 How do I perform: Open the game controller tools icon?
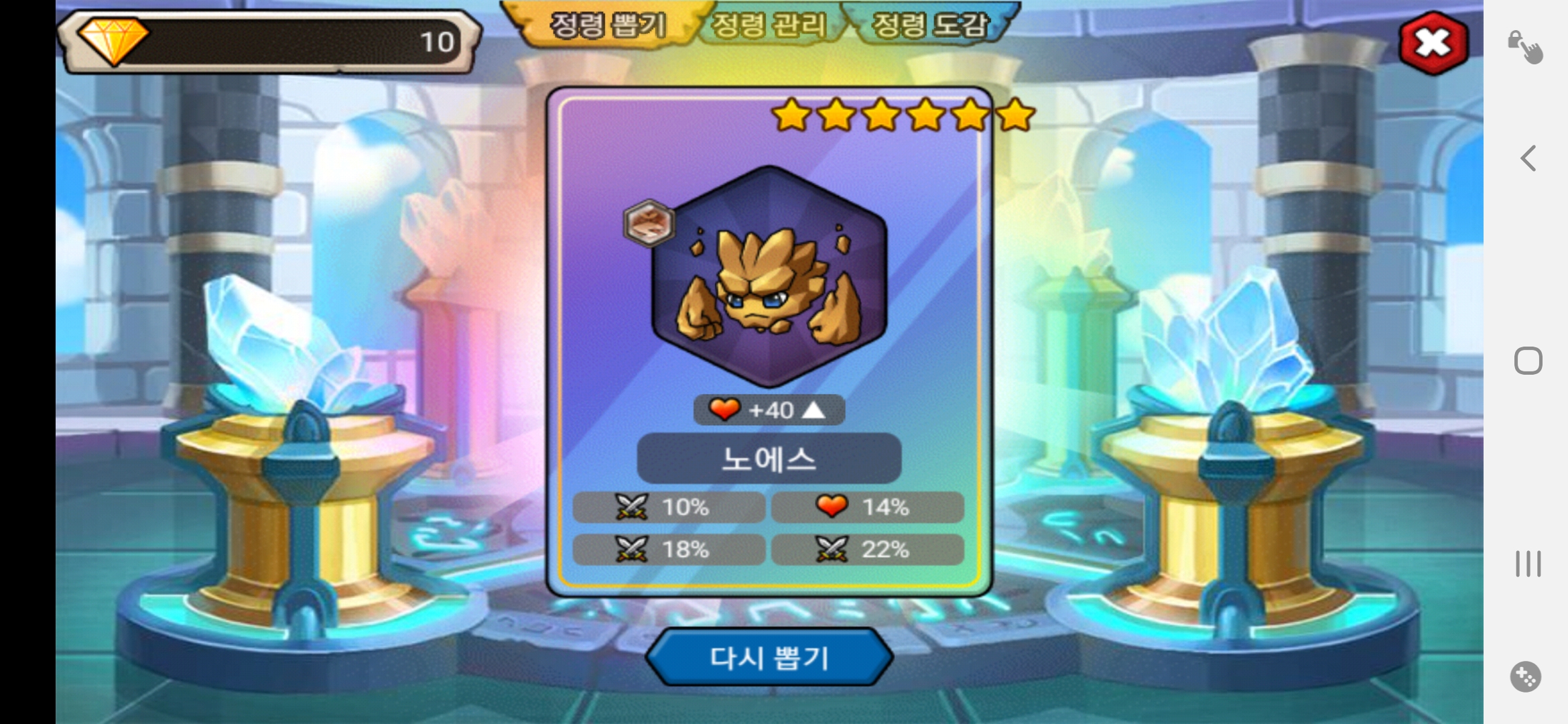(x=1526, y=676)
